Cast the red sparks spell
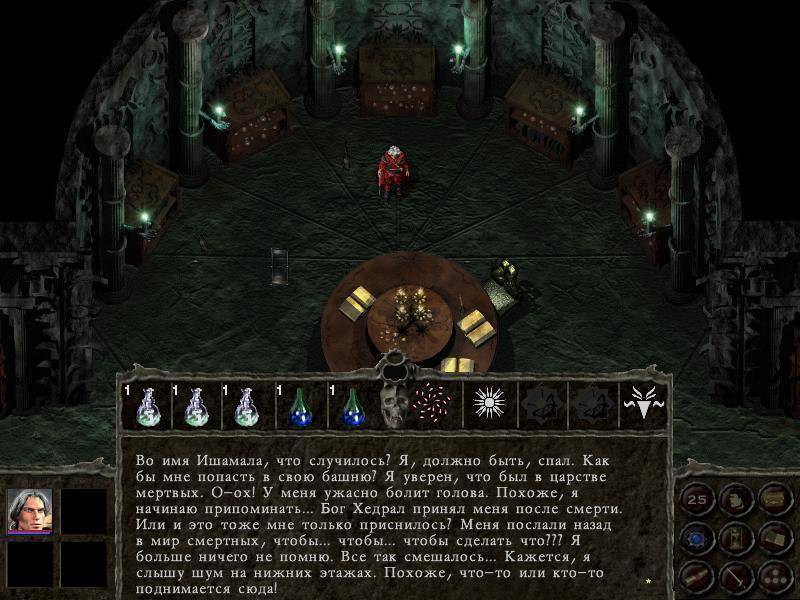This screenshot has height=600, width=800. [432, 403]
